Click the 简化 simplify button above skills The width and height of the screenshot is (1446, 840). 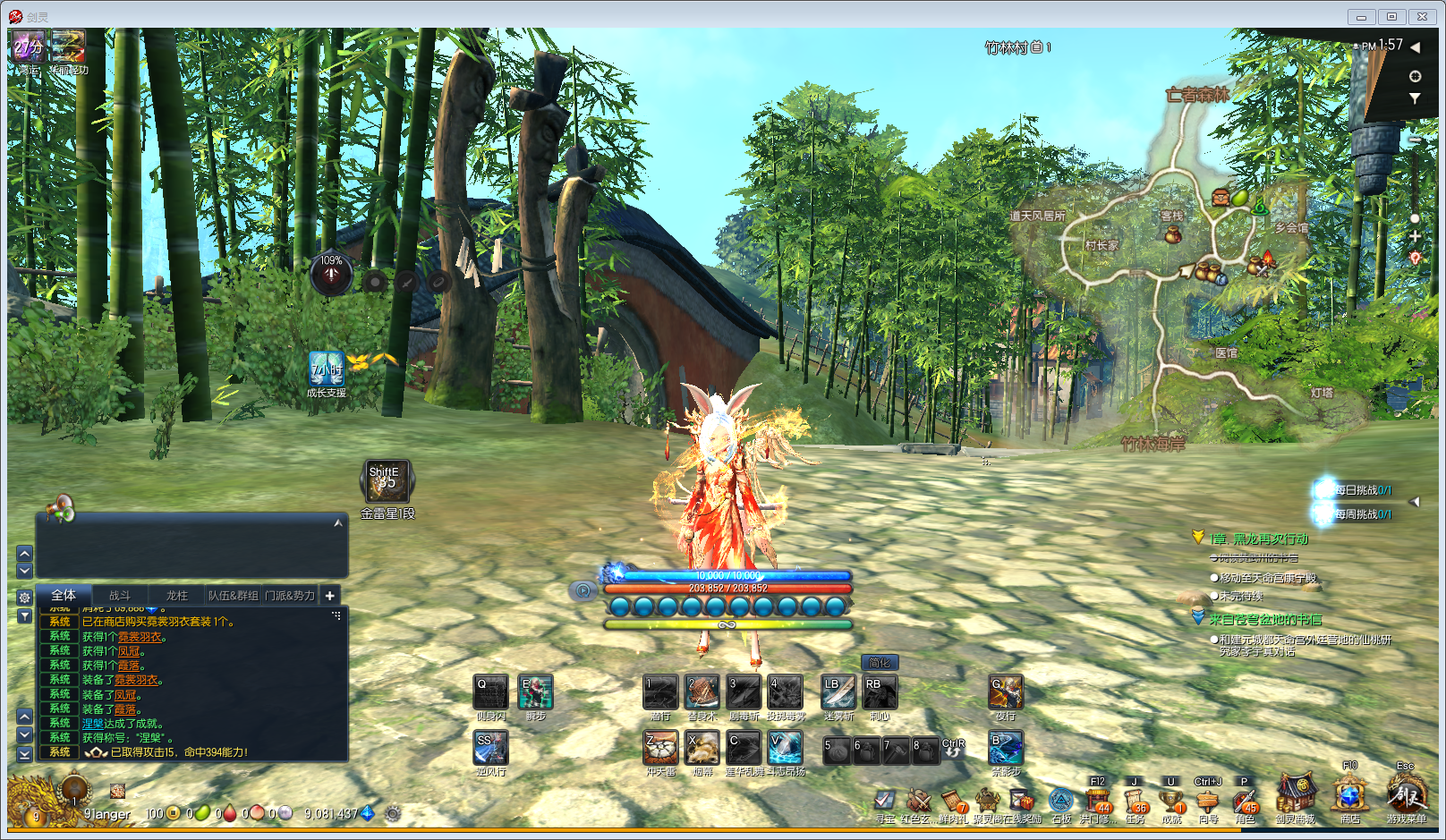click(880, 663)
